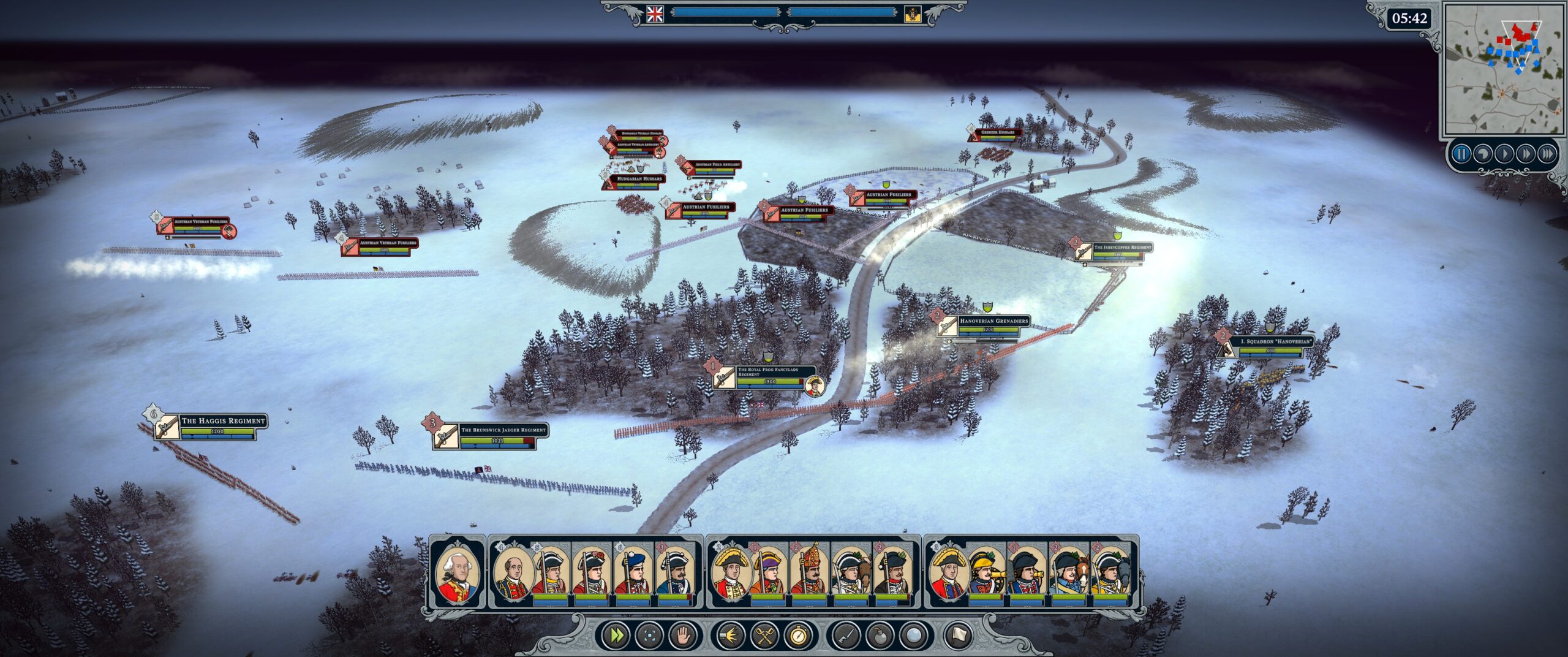
Task: Order a melee charge with crossed sabres
Action: coord(764,636)
